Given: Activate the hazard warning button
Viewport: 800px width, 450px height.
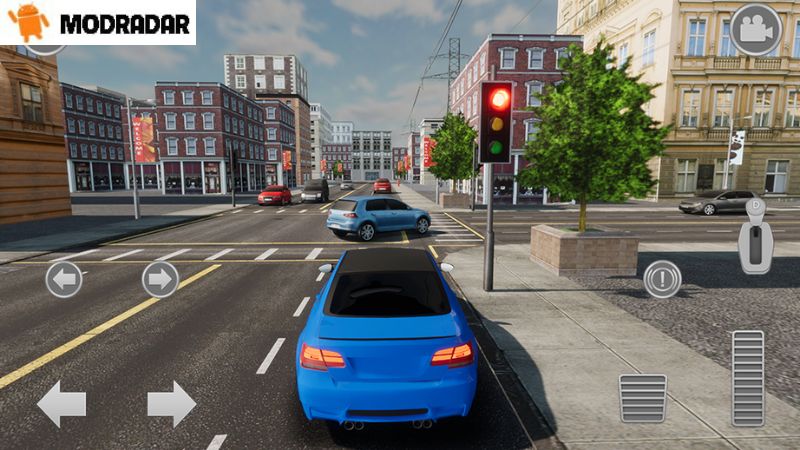Looking at the screenshot, I should (662, 278).
